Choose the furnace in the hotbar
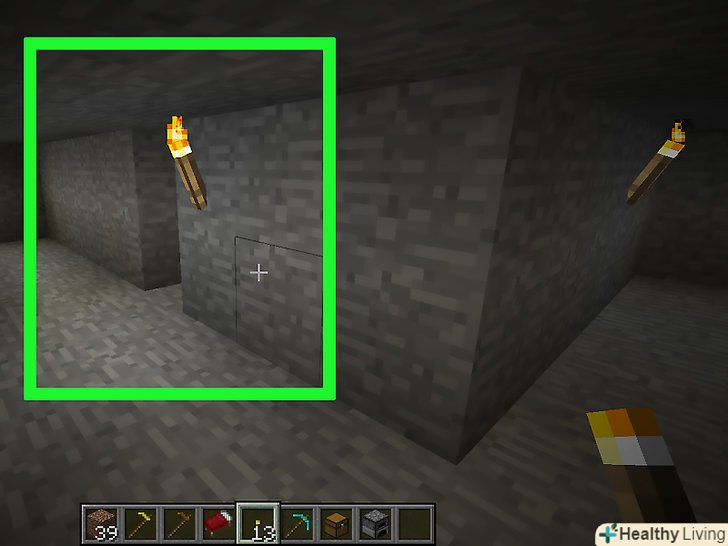728x546 pixels. pyautogui.click(x=377, y=521)
